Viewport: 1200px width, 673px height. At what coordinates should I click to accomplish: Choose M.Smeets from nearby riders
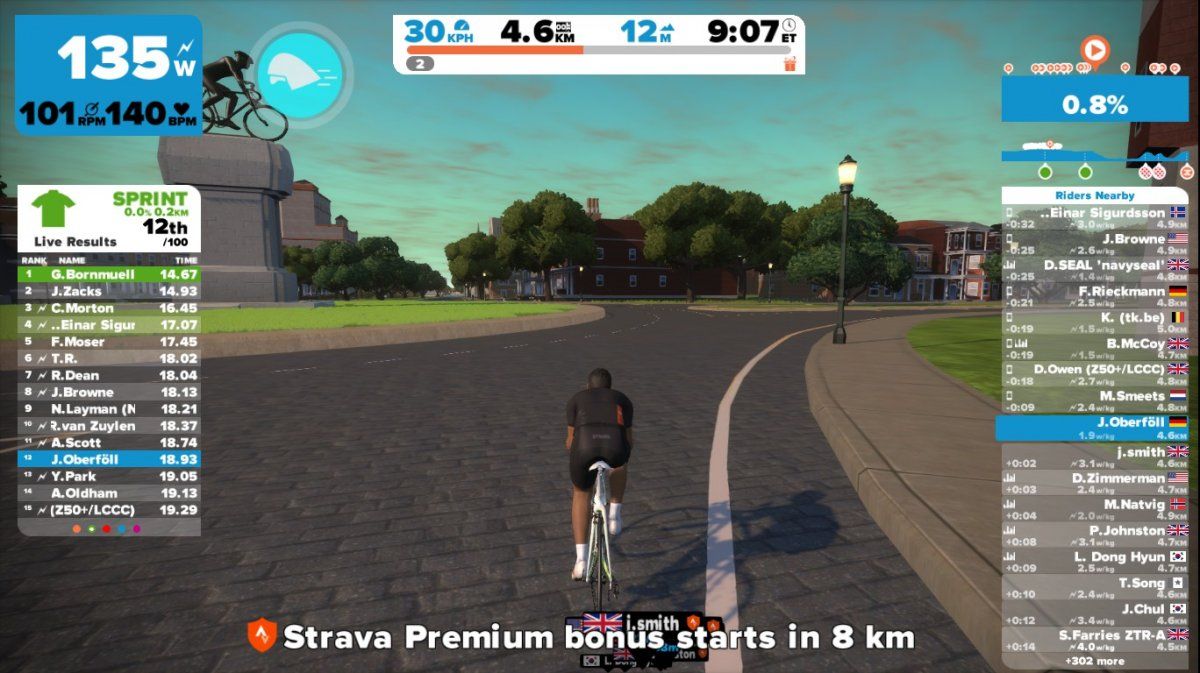pyautogui.click(x=1095, y=401)
